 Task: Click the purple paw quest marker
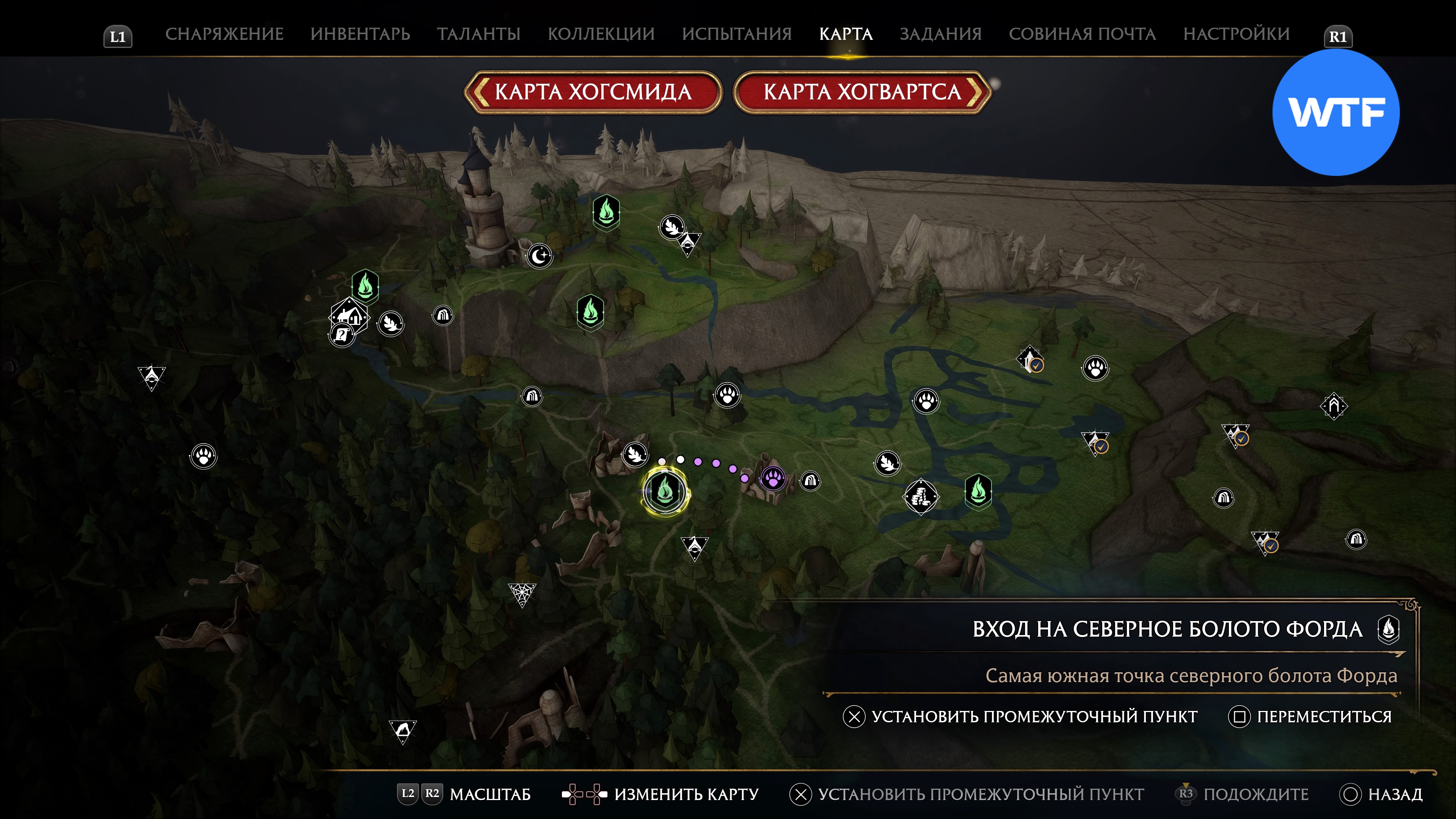(x=773, y=478)
